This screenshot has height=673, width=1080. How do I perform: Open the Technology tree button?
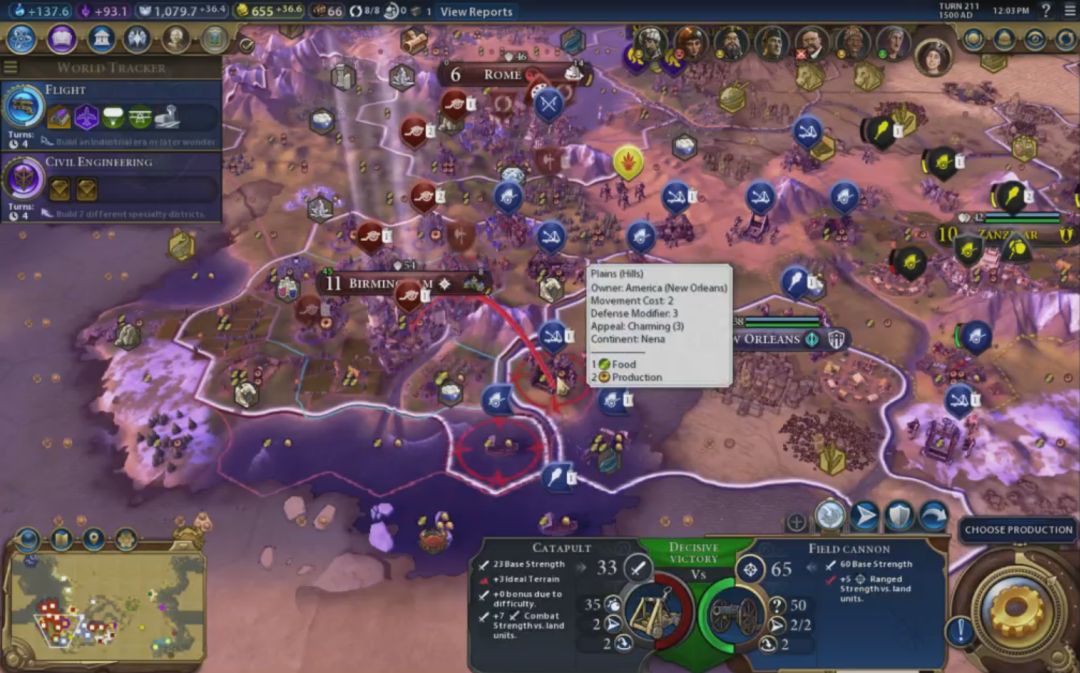pyautogui.click(x=22, y=39)
